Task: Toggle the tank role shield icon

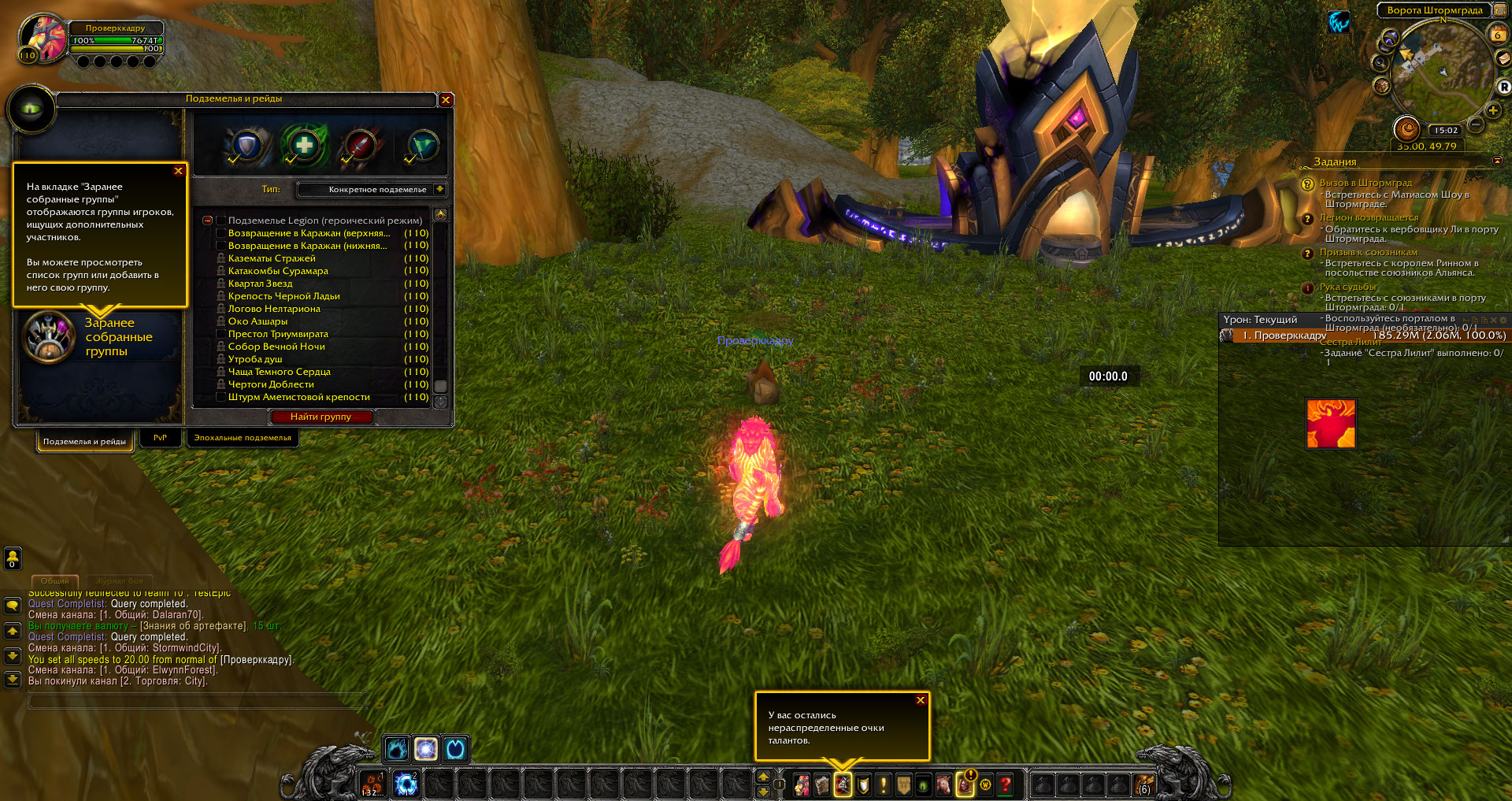Action: pos(247,146)
